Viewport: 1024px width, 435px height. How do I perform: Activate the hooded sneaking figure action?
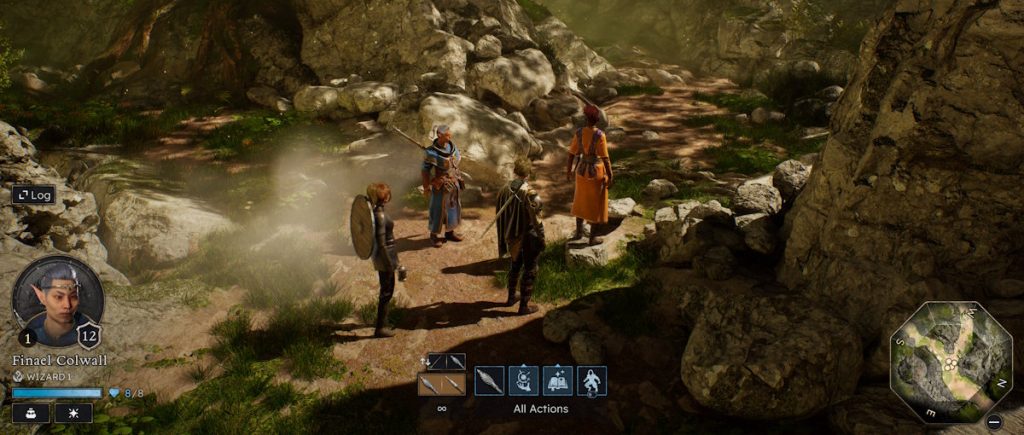click(592, 381)
